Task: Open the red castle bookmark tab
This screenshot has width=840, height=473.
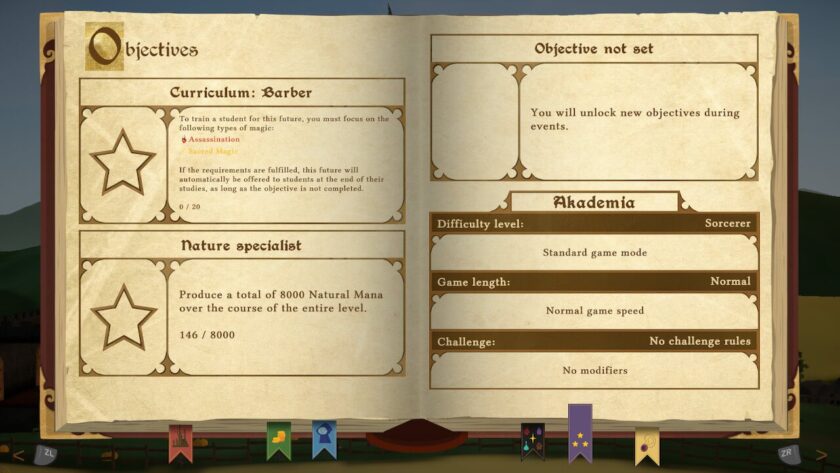Action: pyautogui.click(x=180, y=439)
